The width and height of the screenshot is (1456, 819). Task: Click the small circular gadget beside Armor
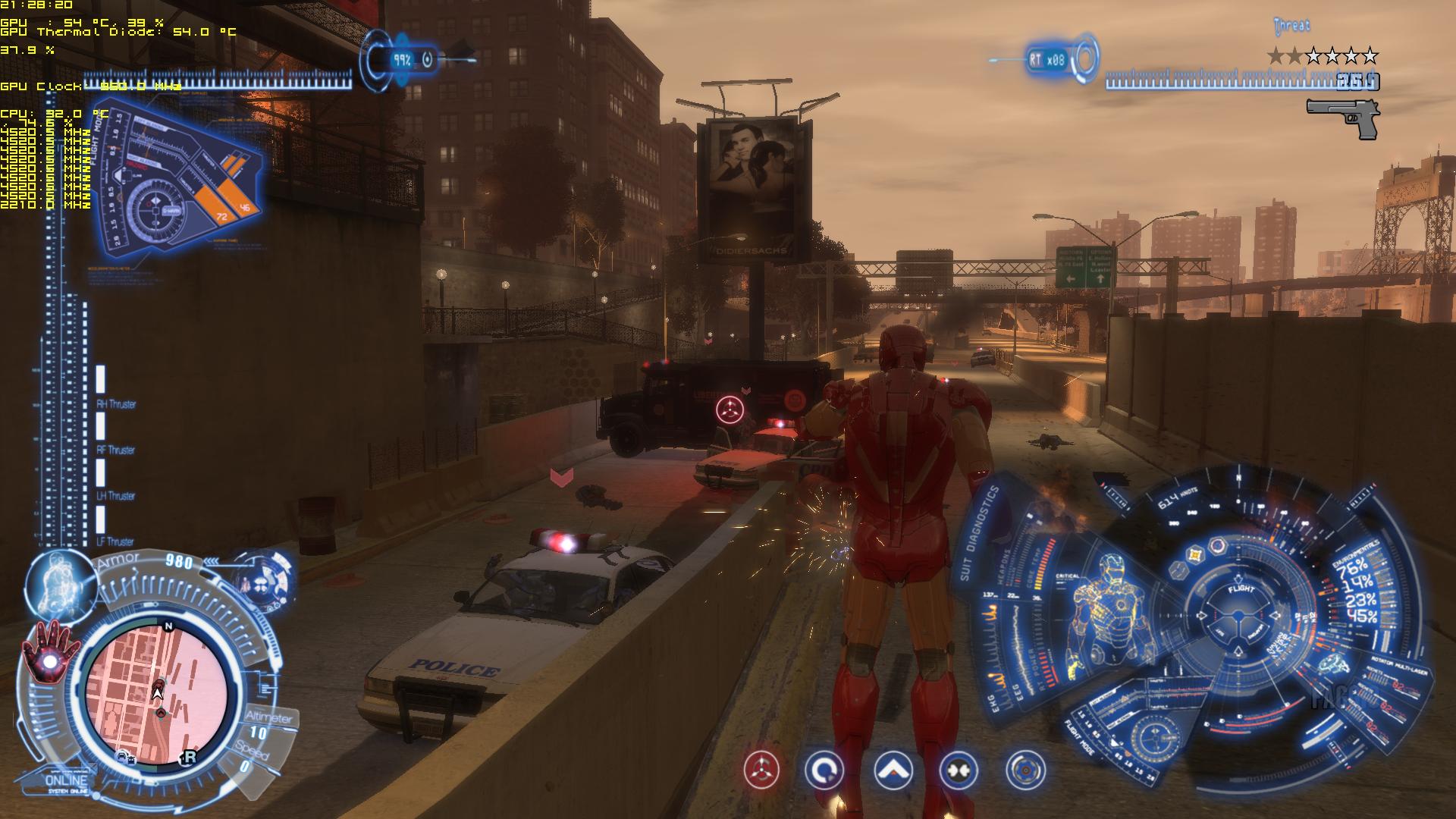pyautogui.click(x=264, y=582)
